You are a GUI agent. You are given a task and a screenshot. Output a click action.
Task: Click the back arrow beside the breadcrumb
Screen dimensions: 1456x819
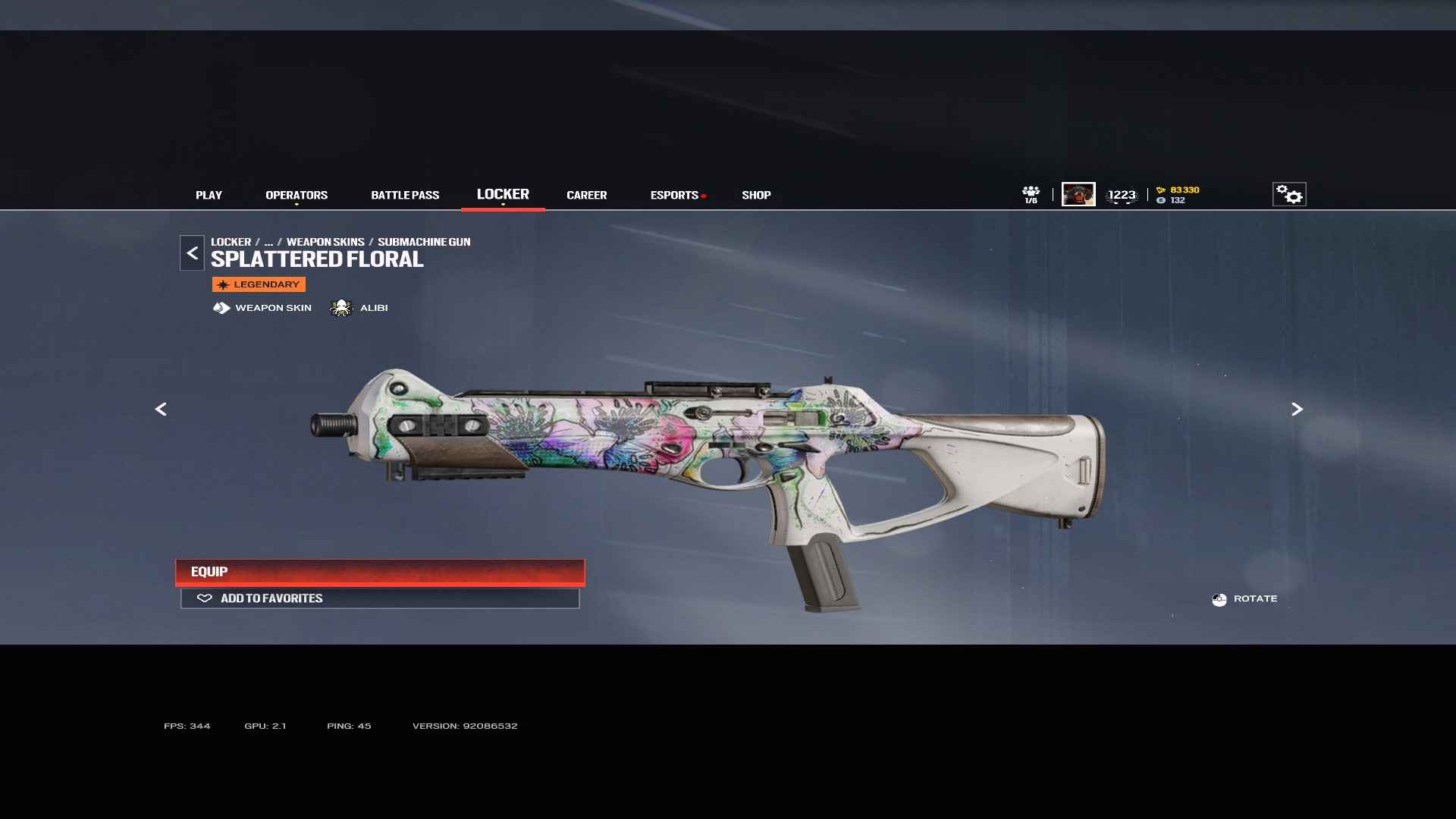(x=192, y=253)
